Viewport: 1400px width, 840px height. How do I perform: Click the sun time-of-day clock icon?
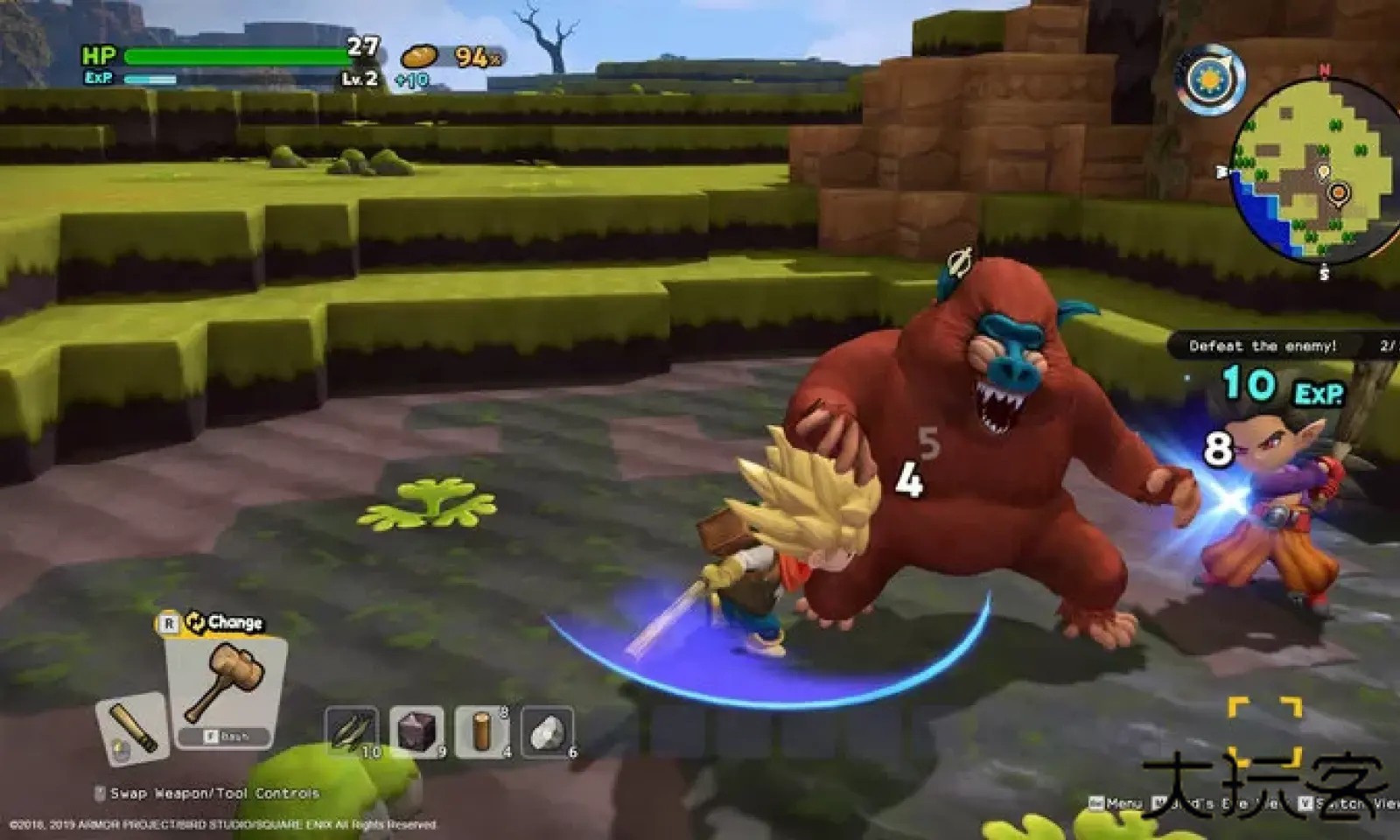pos(1209,80)
